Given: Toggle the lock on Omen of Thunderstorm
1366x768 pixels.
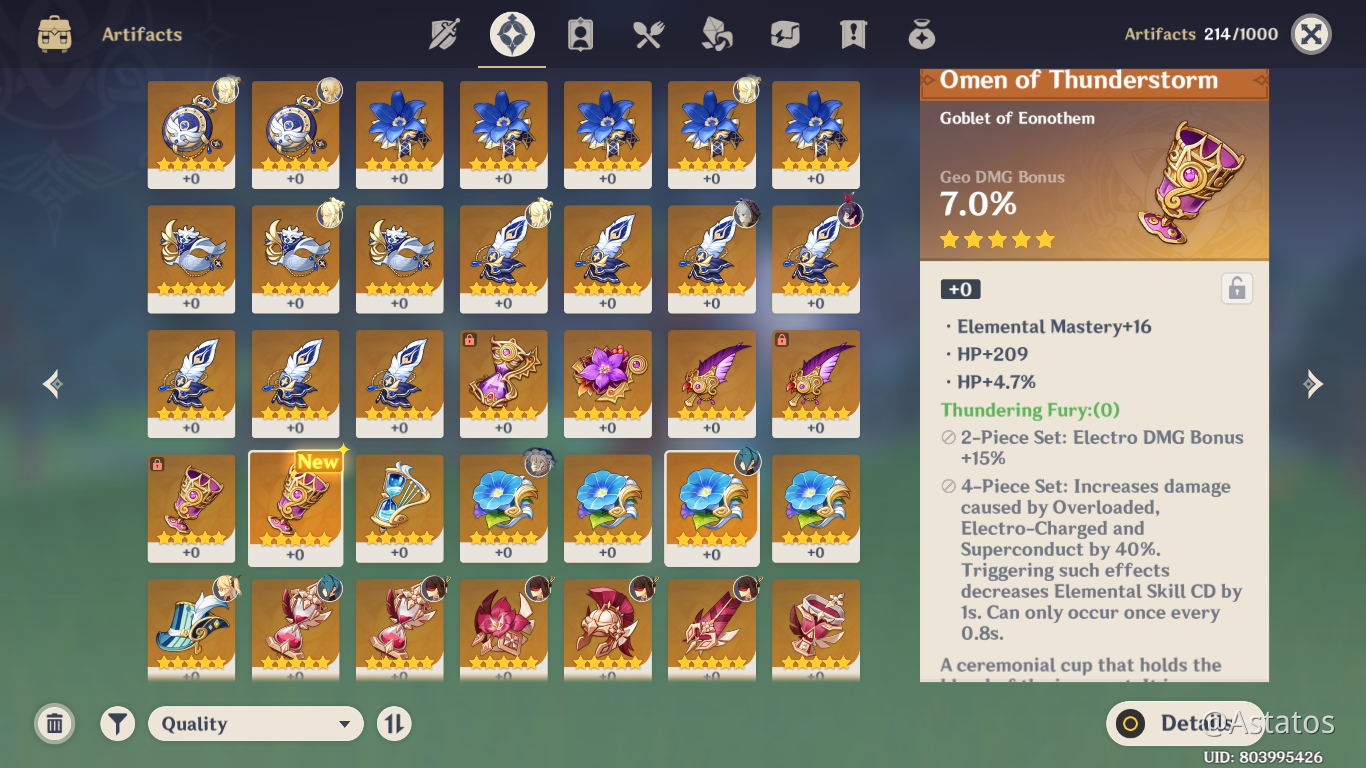Looking at the screenshot, I should 1236,288.
